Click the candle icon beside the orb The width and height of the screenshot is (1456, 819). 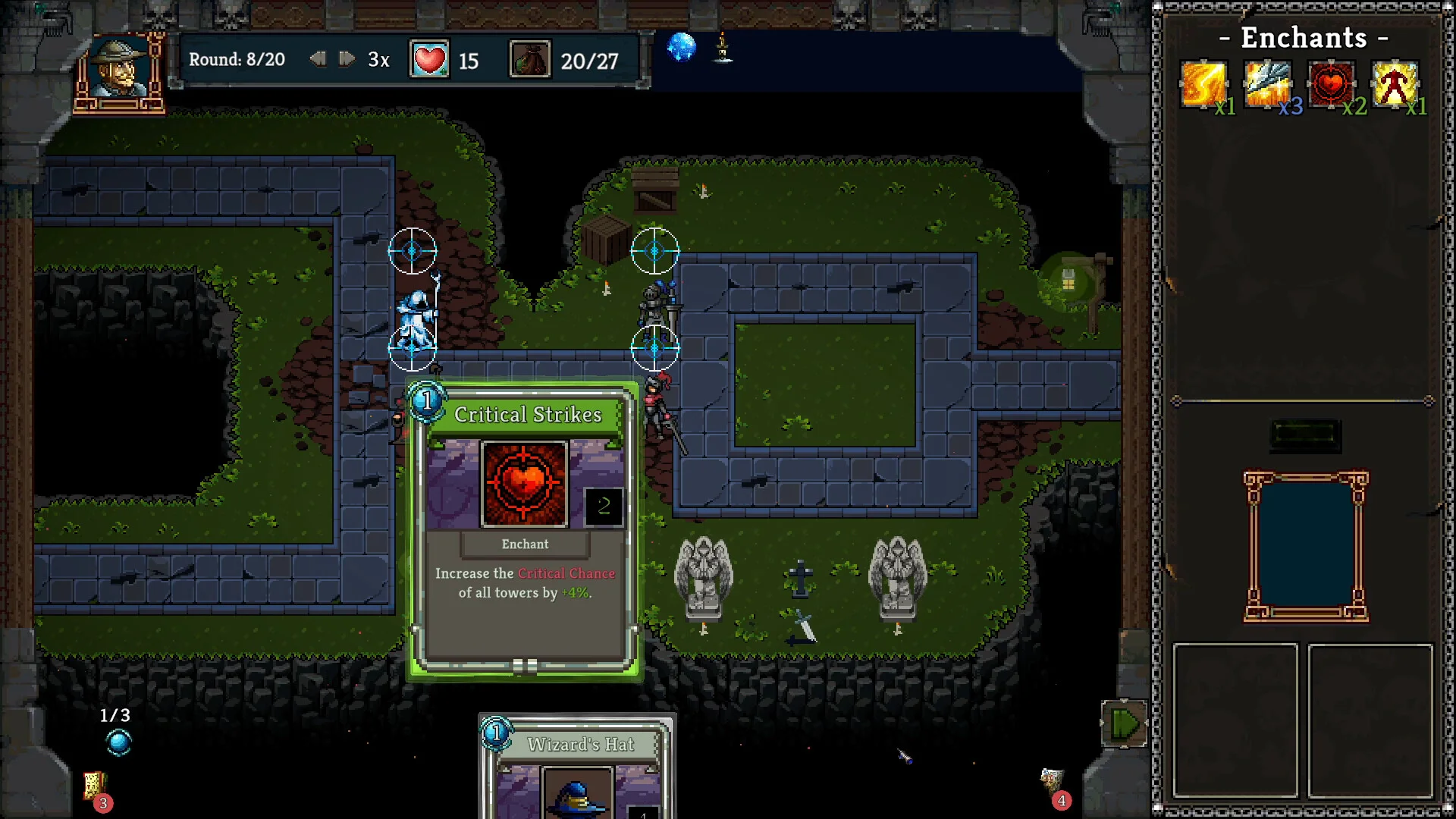coord(723,48)
